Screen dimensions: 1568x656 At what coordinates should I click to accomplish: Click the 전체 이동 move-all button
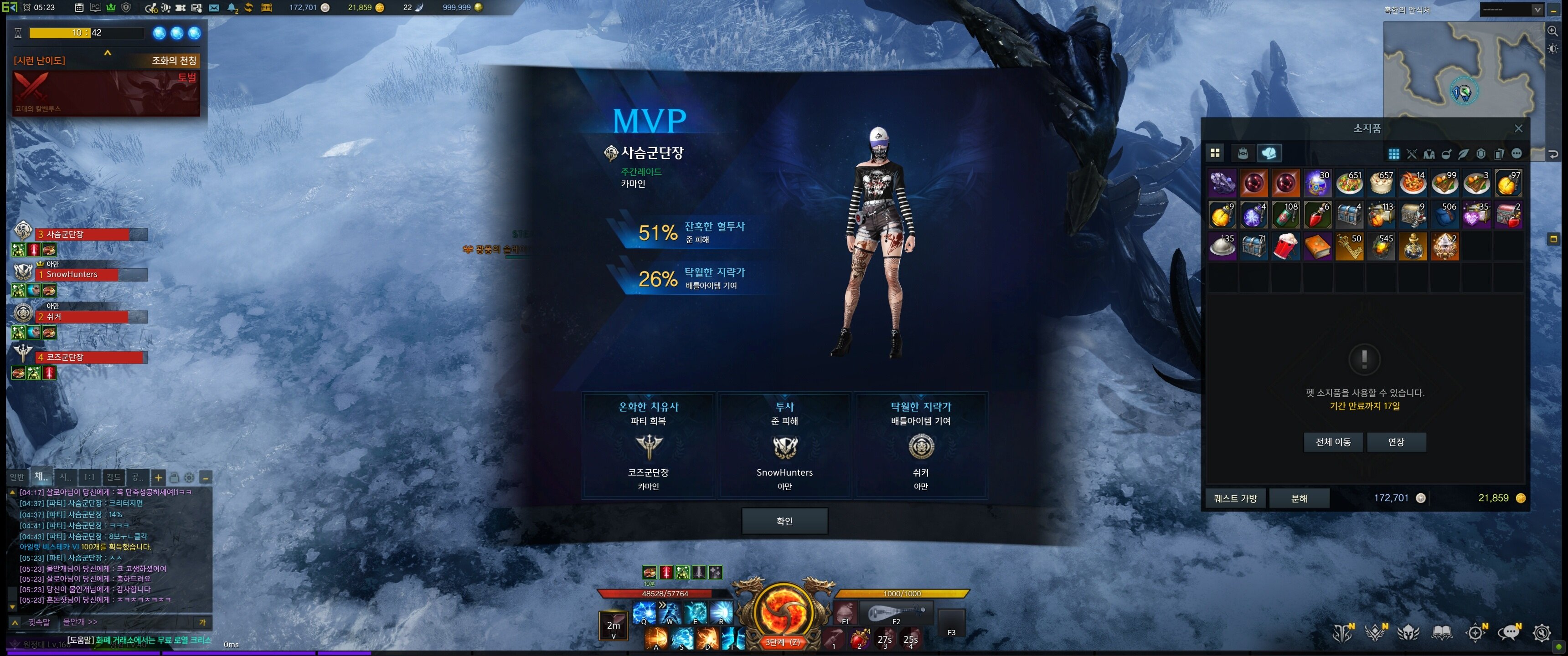[x=1333, y=442]
